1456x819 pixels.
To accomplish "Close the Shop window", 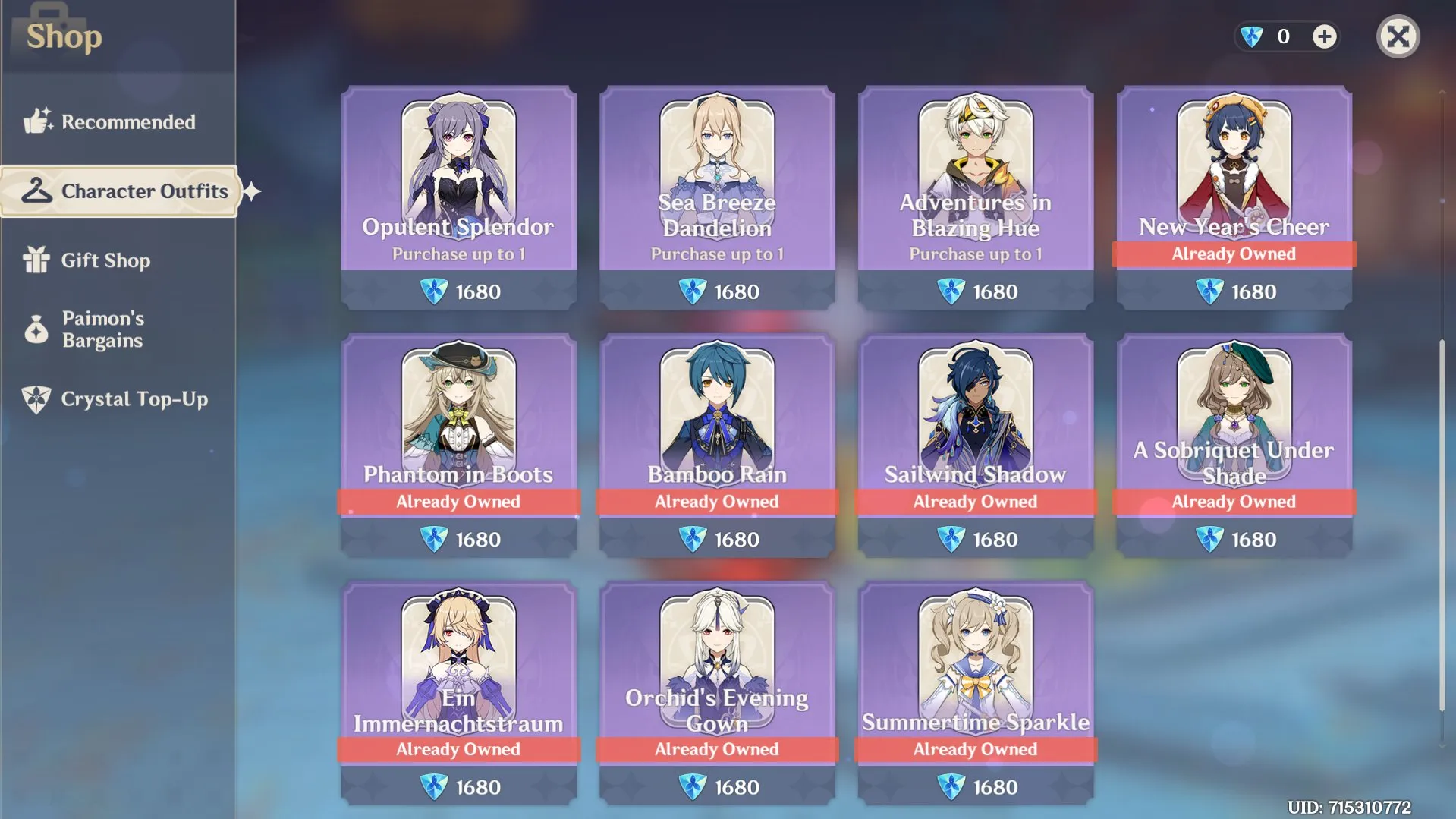I will (1398, 36).
